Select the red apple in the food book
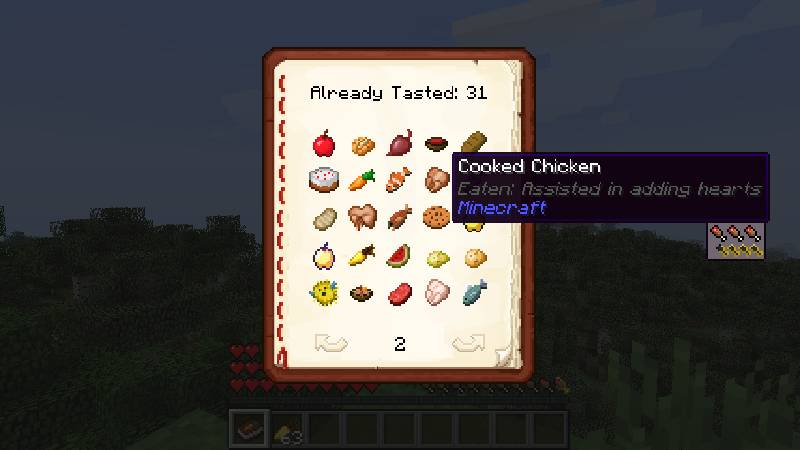Viewport: 800px width, 450px height. [x=323, y=146]
